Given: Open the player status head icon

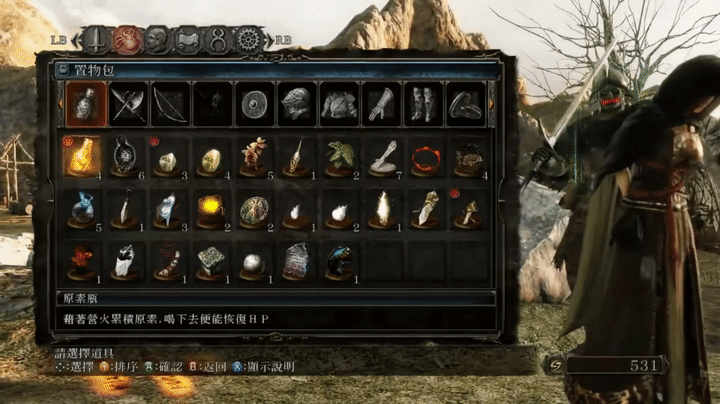Looking at the screenshot, I should (x=157, y=39).
